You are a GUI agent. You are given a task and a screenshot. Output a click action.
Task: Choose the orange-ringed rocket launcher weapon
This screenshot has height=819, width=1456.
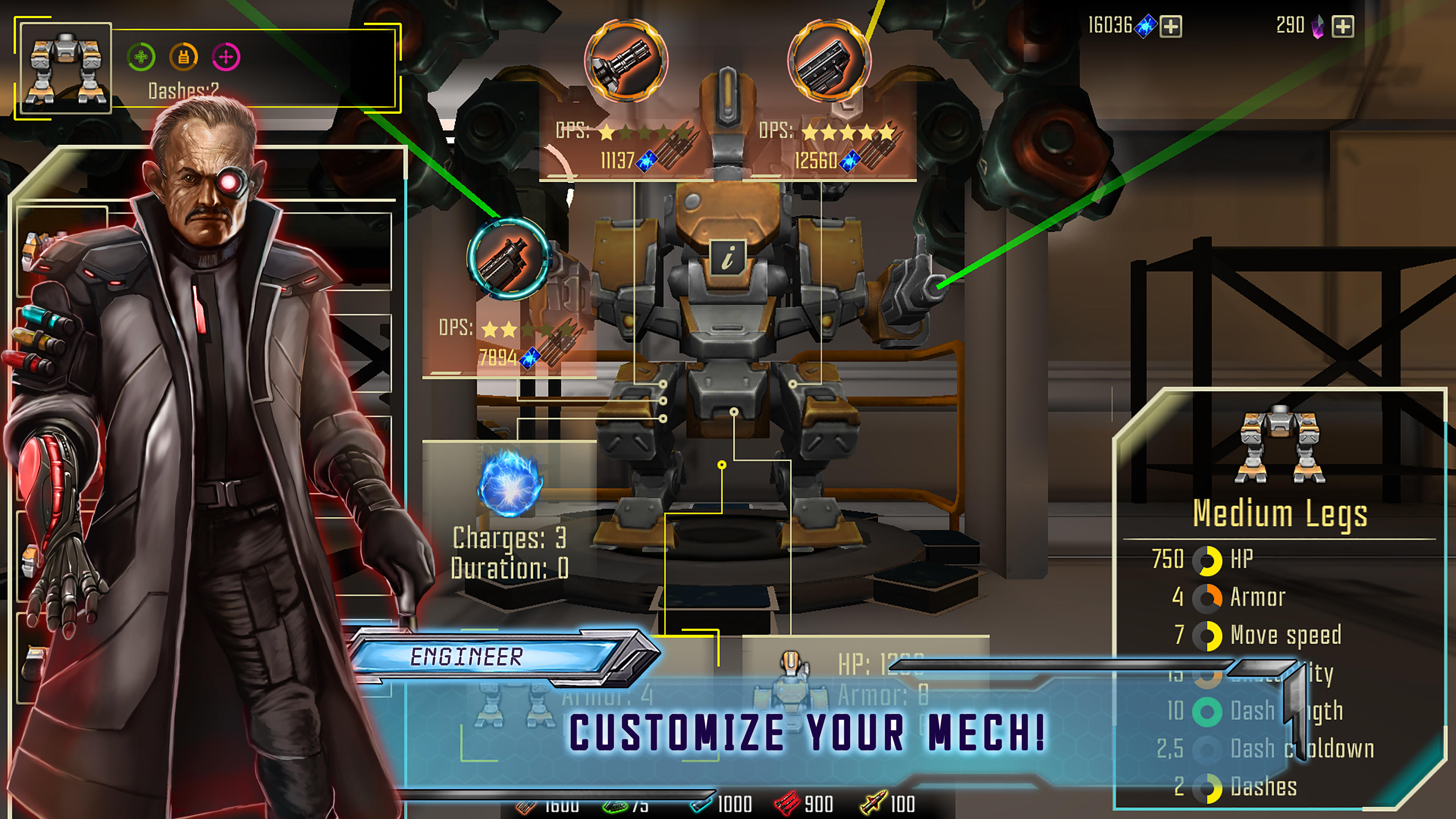[829, 61]
